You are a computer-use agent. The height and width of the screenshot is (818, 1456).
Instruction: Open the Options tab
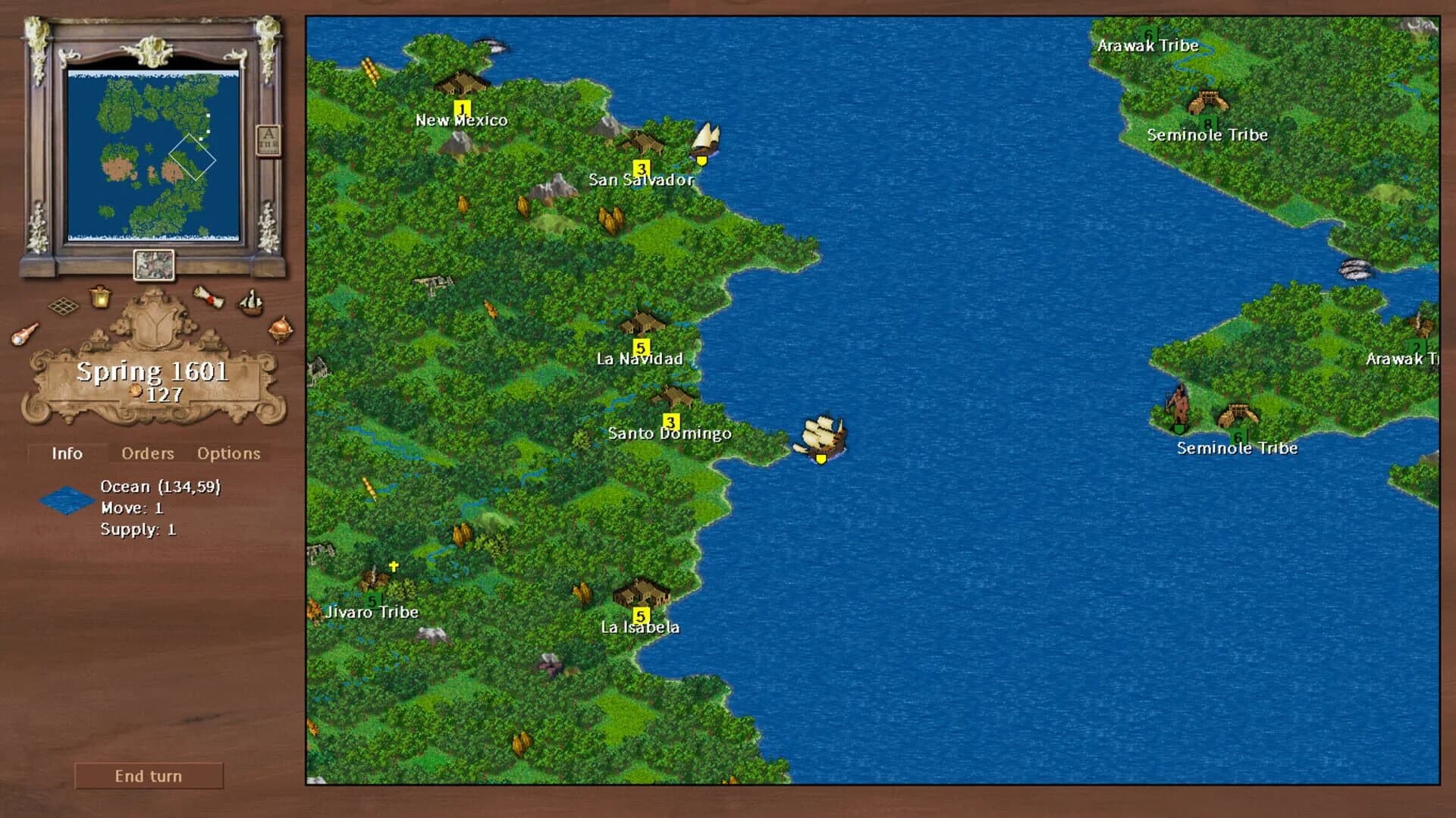[x=228, y=453]
